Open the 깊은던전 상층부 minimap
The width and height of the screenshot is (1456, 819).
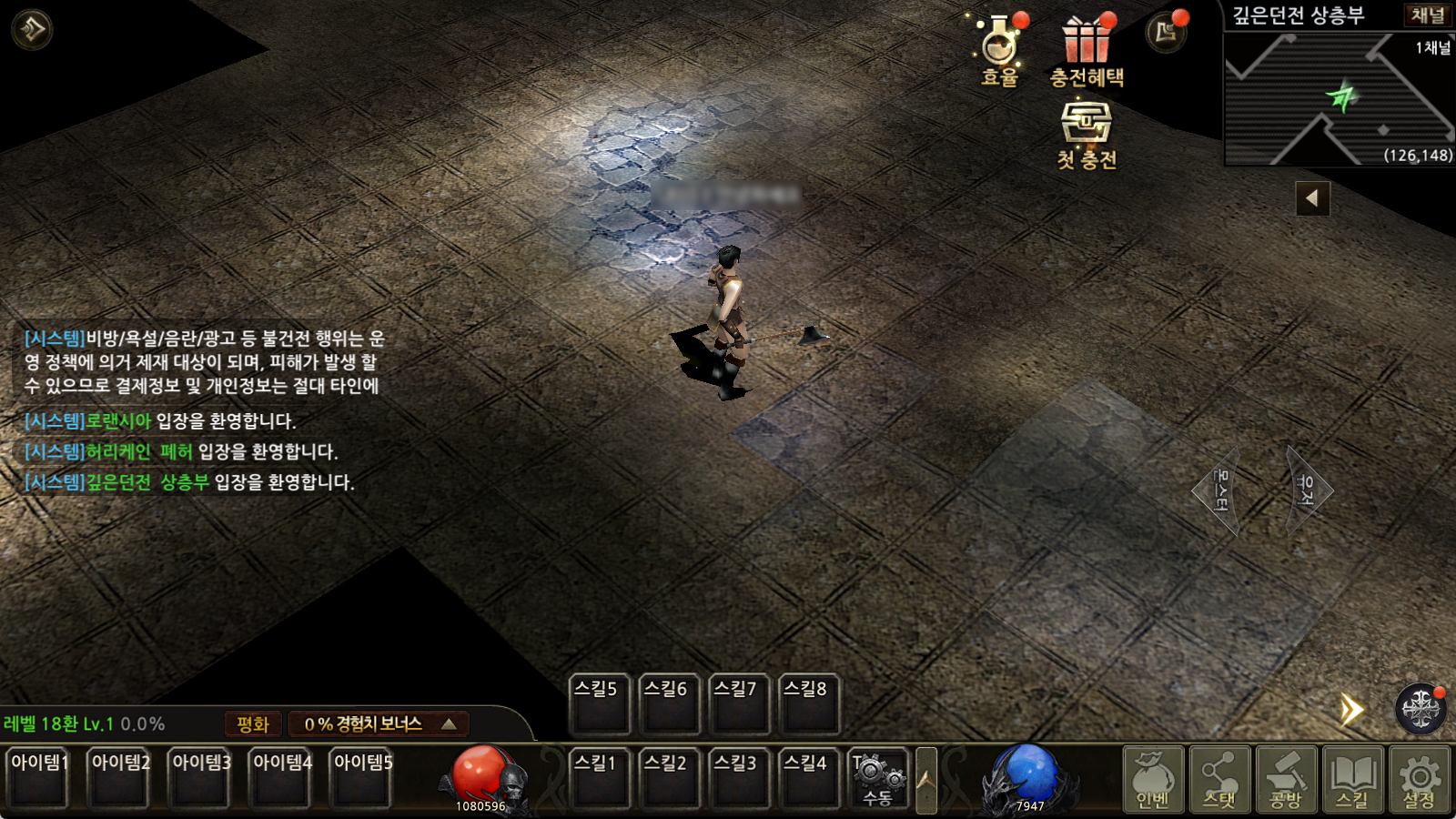click(x=1338, y=100)
